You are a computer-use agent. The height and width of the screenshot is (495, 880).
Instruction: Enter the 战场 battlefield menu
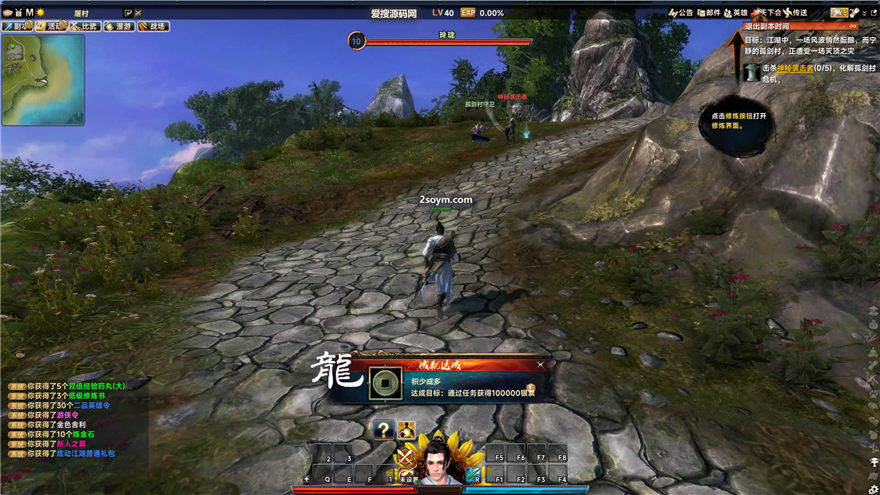[153, 27]
